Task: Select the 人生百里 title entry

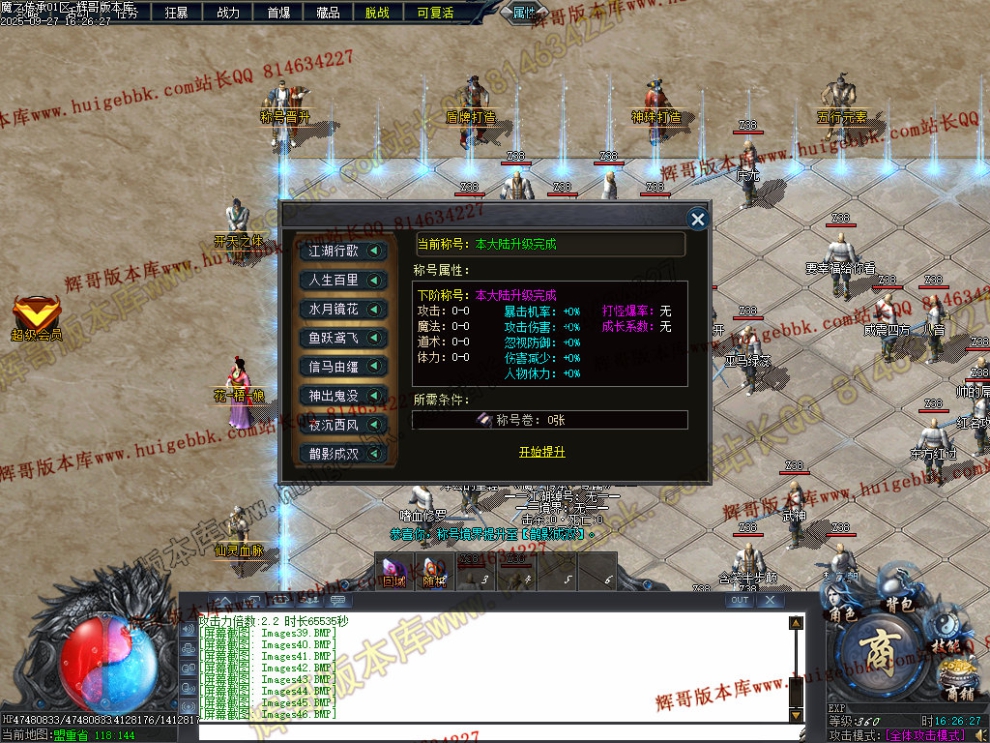Action: tap(344, 280)
